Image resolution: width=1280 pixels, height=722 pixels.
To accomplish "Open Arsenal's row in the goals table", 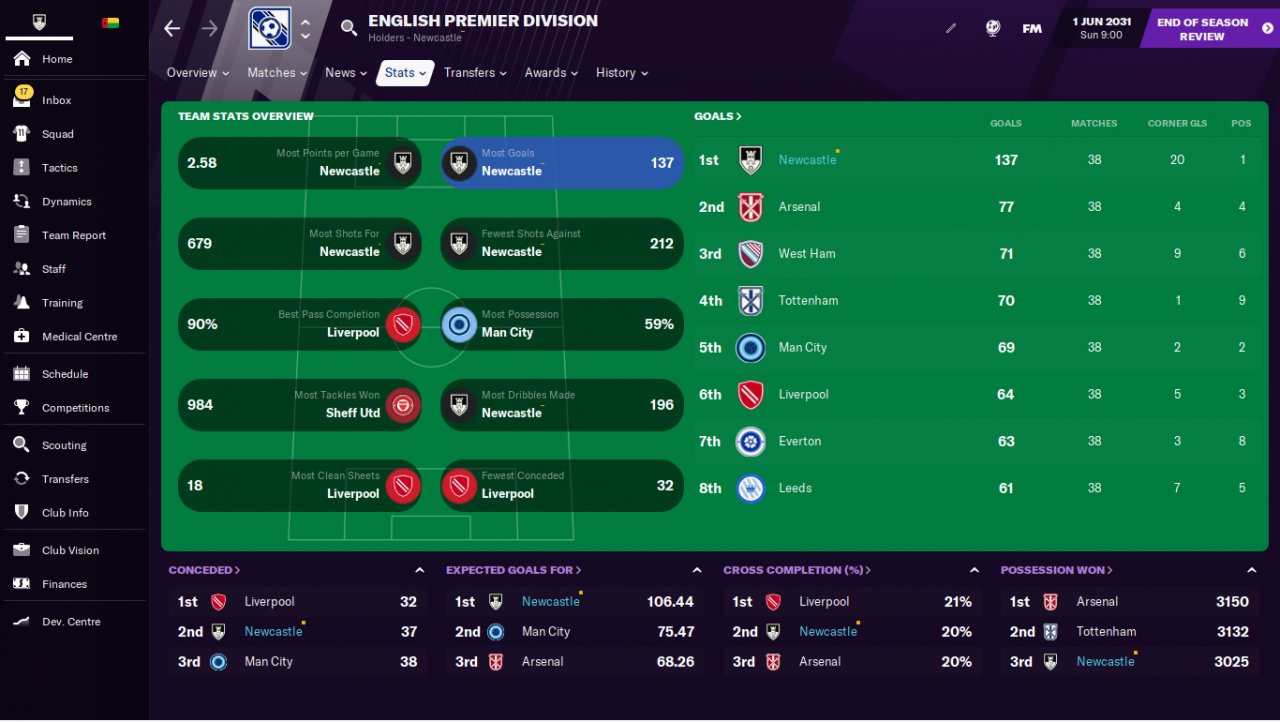I will 798,207.
